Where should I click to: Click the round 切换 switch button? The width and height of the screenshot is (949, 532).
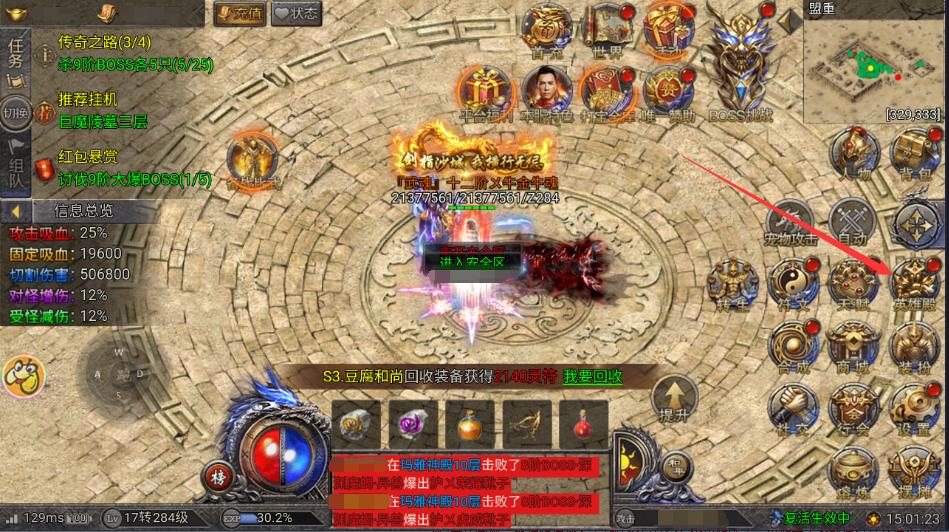pyautogui.click(x=15, y=111)
